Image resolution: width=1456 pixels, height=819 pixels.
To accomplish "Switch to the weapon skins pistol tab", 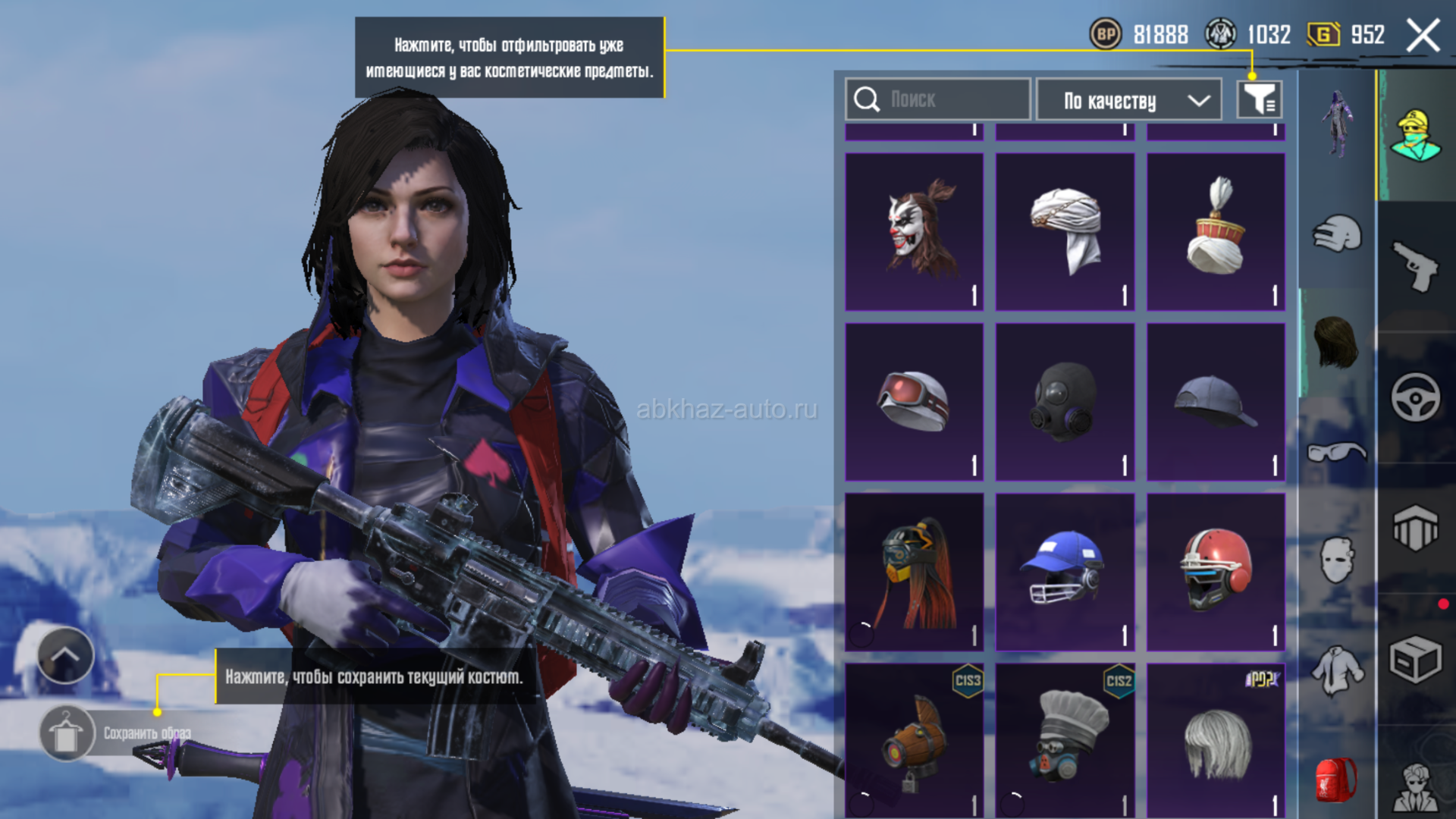I will coord(1415,266).
